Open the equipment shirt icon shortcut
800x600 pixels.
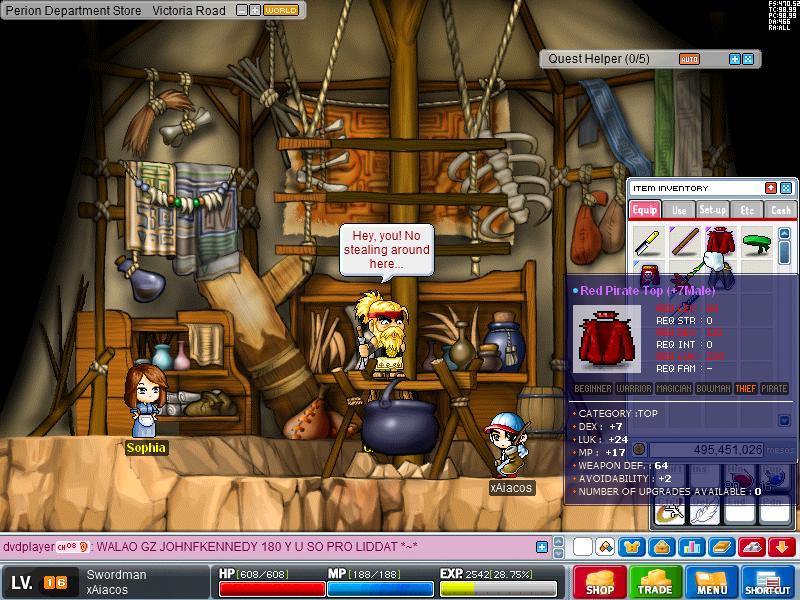point(633,547)
